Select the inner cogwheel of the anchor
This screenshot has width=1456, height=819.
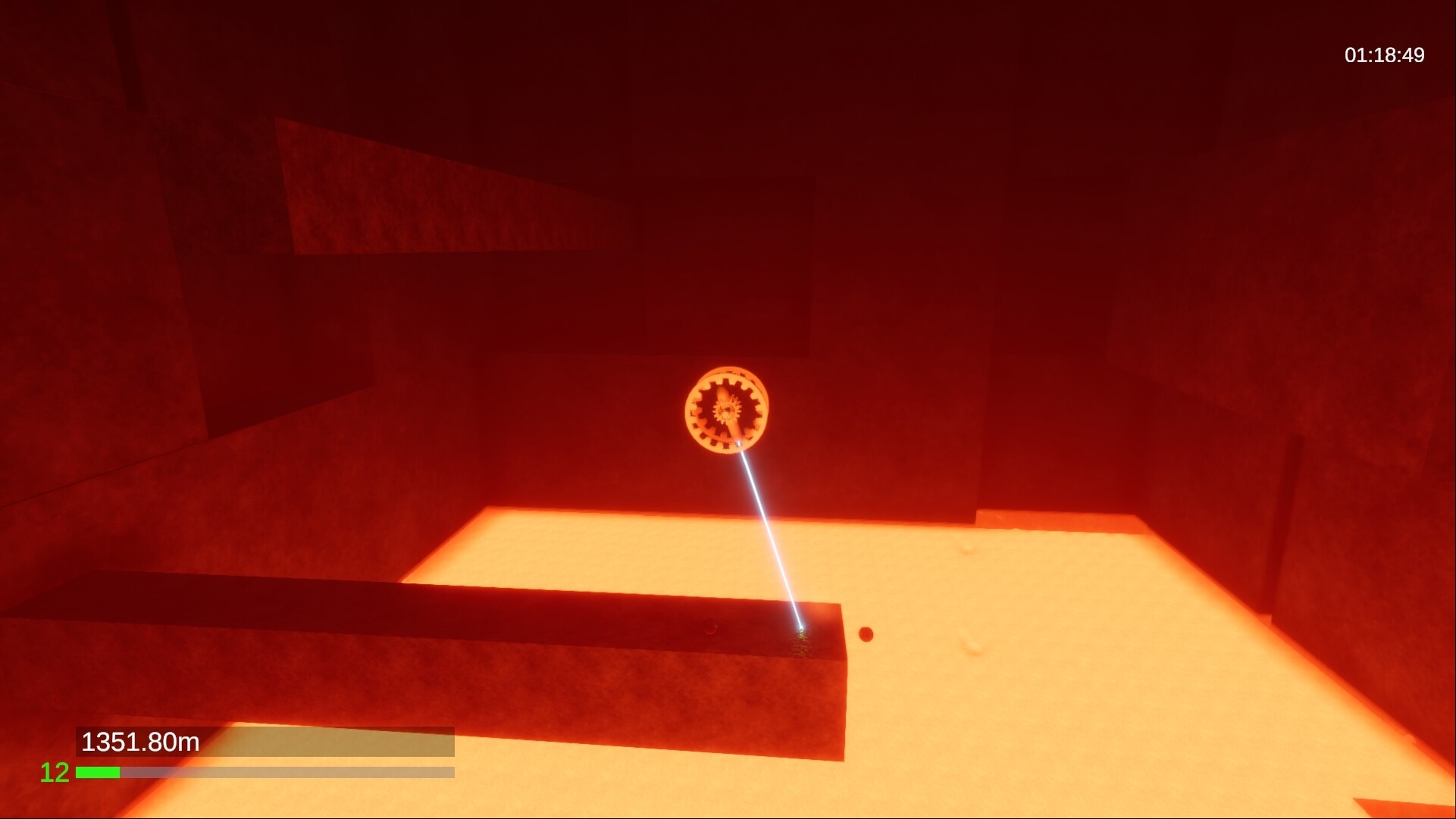point(725,411)
